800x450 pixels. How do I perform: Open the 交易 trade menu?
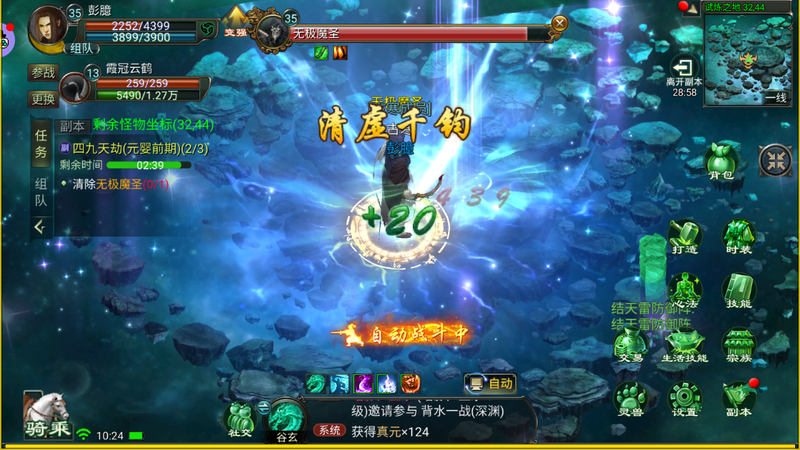(629, 345)
